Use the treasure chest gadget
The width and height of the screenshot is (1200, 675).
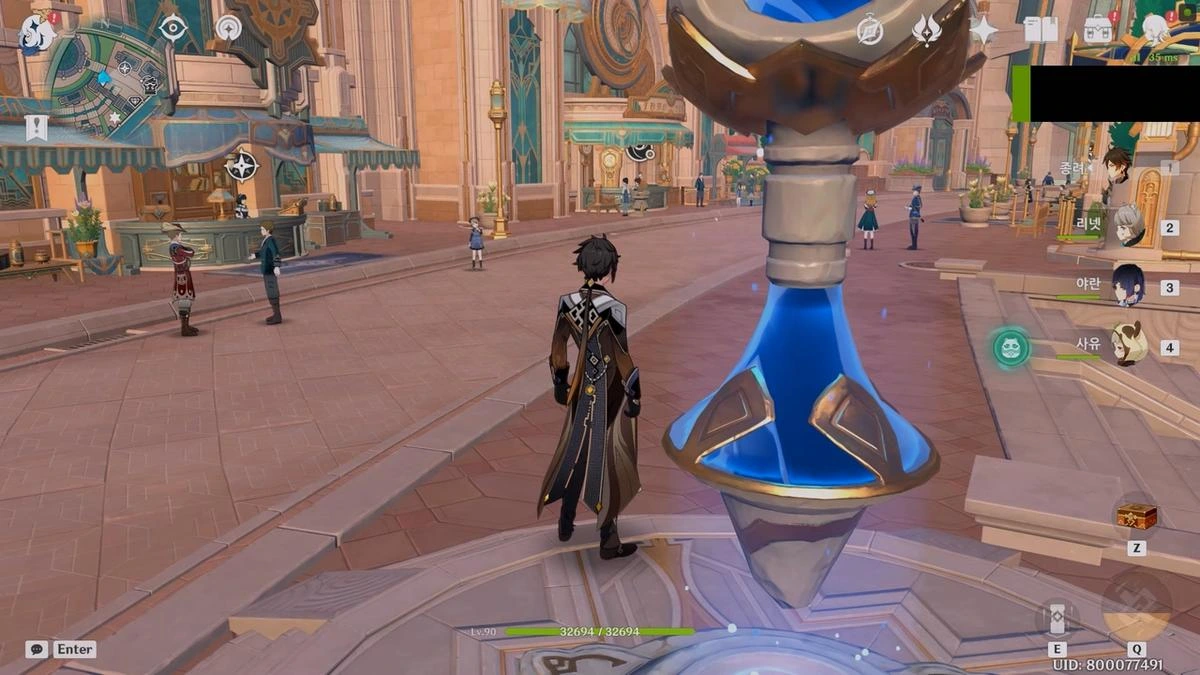(x=1136, y=517)
